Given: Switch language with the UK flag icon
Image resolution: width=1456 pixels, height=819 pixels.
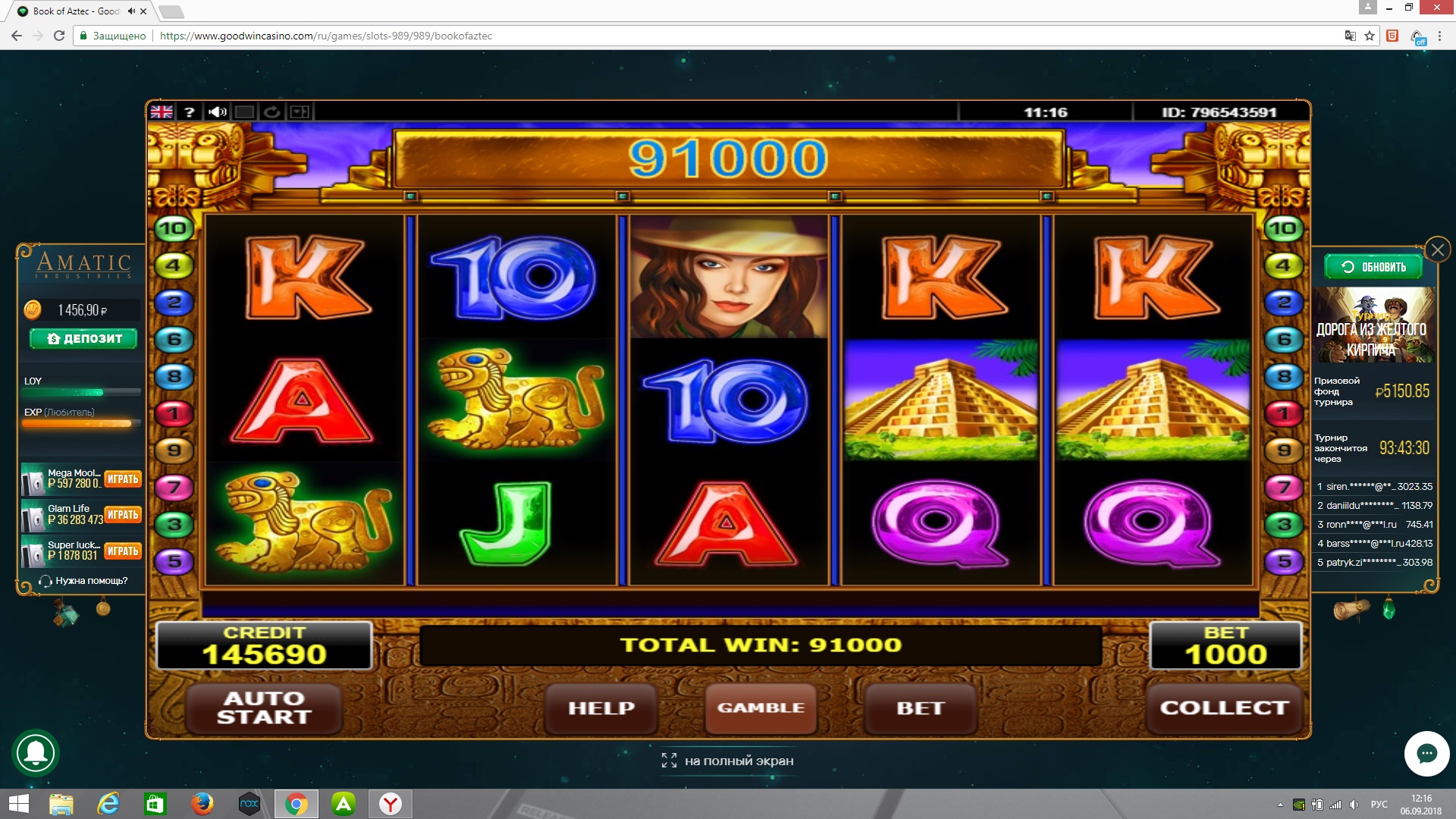Looking at the screenshot, I should point(162,112).
